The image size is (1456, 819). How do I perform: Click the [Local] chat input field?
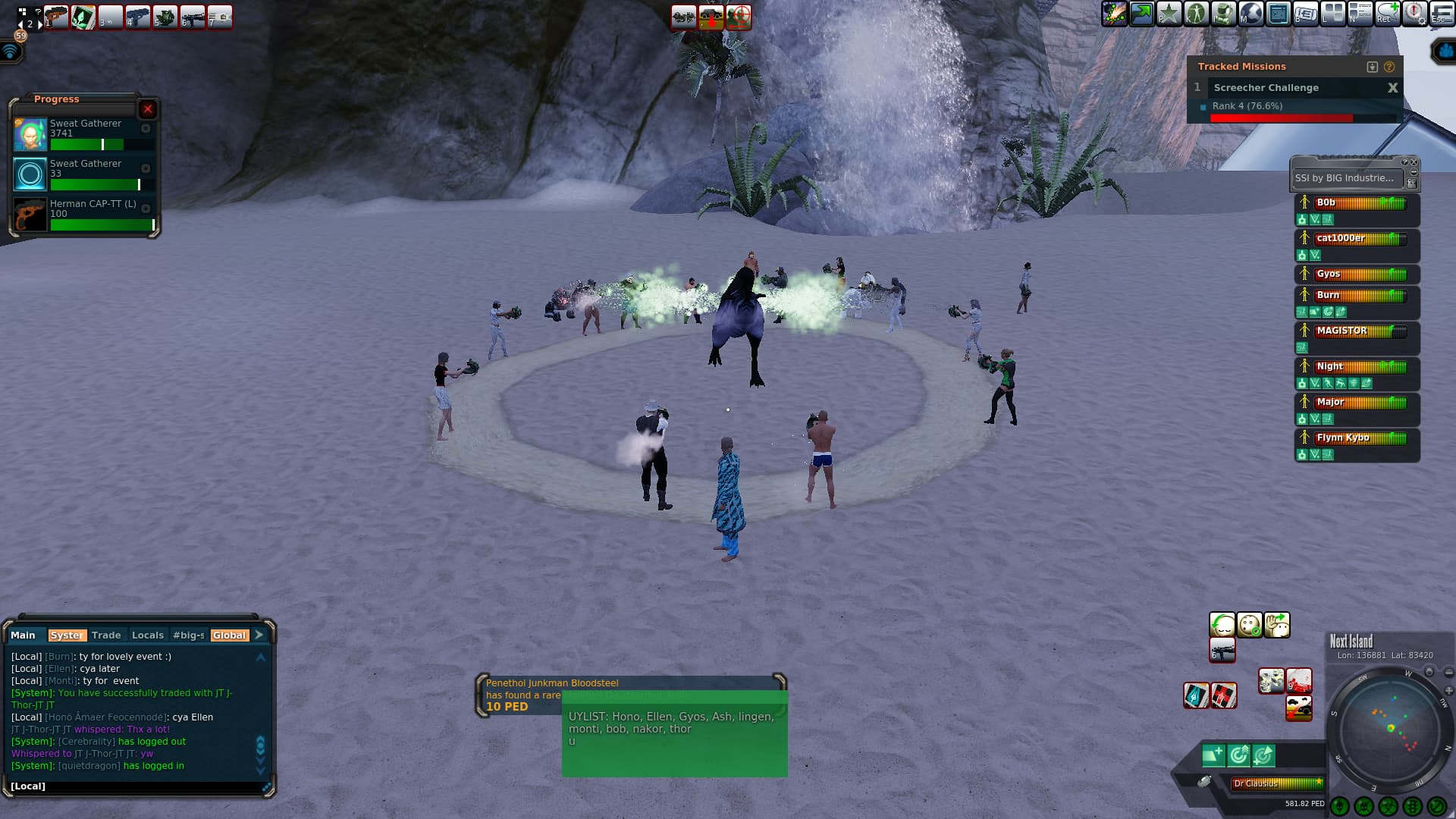pyautogui.click(x=136, y=786)
